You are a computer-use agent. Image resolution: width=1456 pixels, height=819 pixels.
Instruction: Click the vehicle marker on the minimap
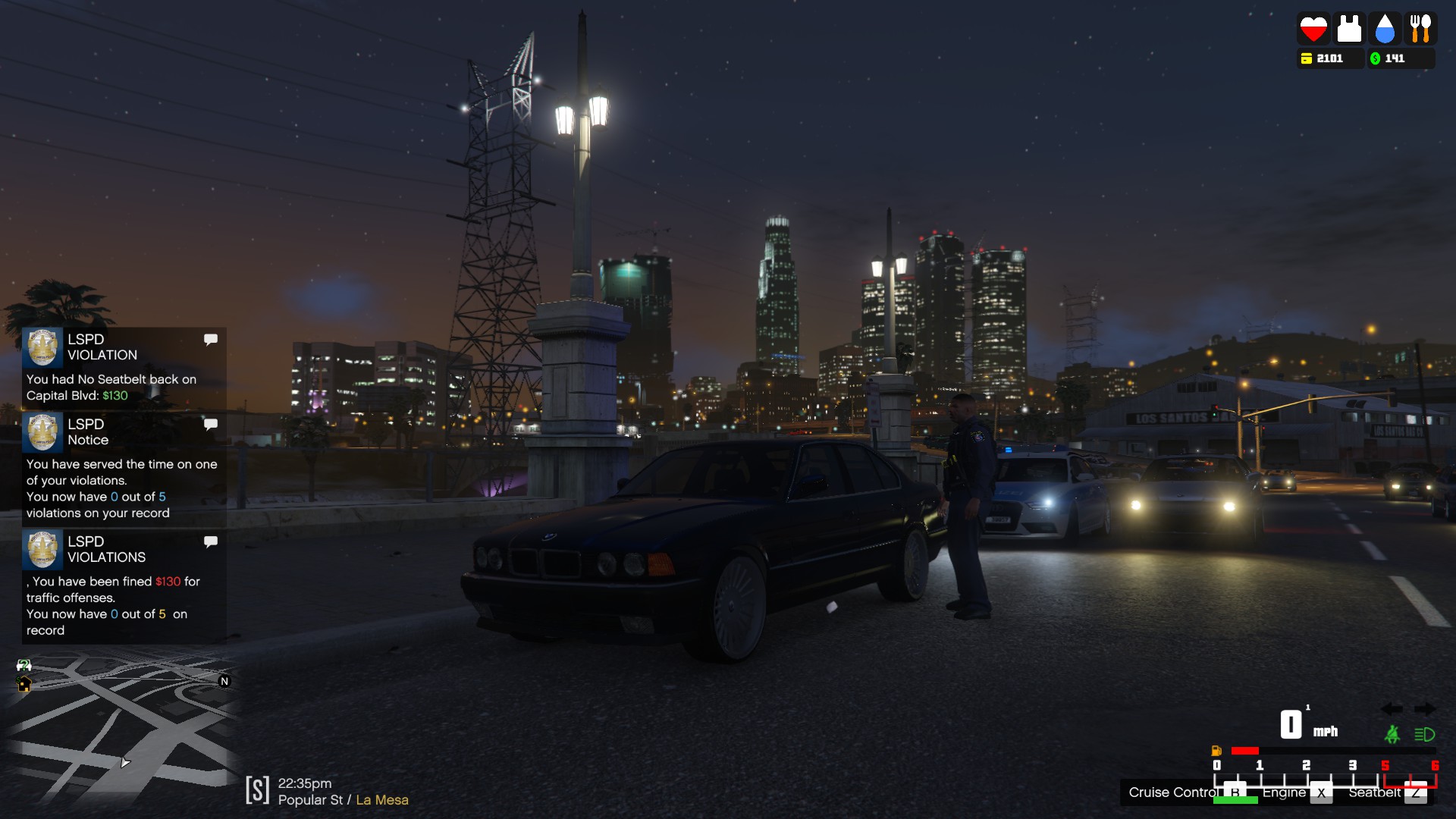click(x=24, y=665)
